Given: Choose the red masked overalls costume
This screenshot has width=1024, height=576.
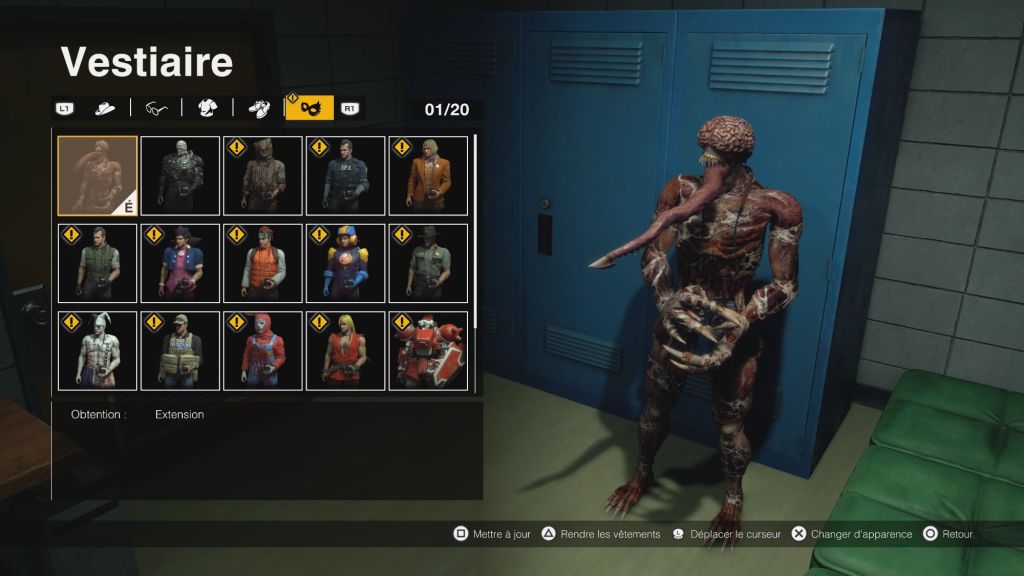Looking at the screenshot, I should point(263,350).
